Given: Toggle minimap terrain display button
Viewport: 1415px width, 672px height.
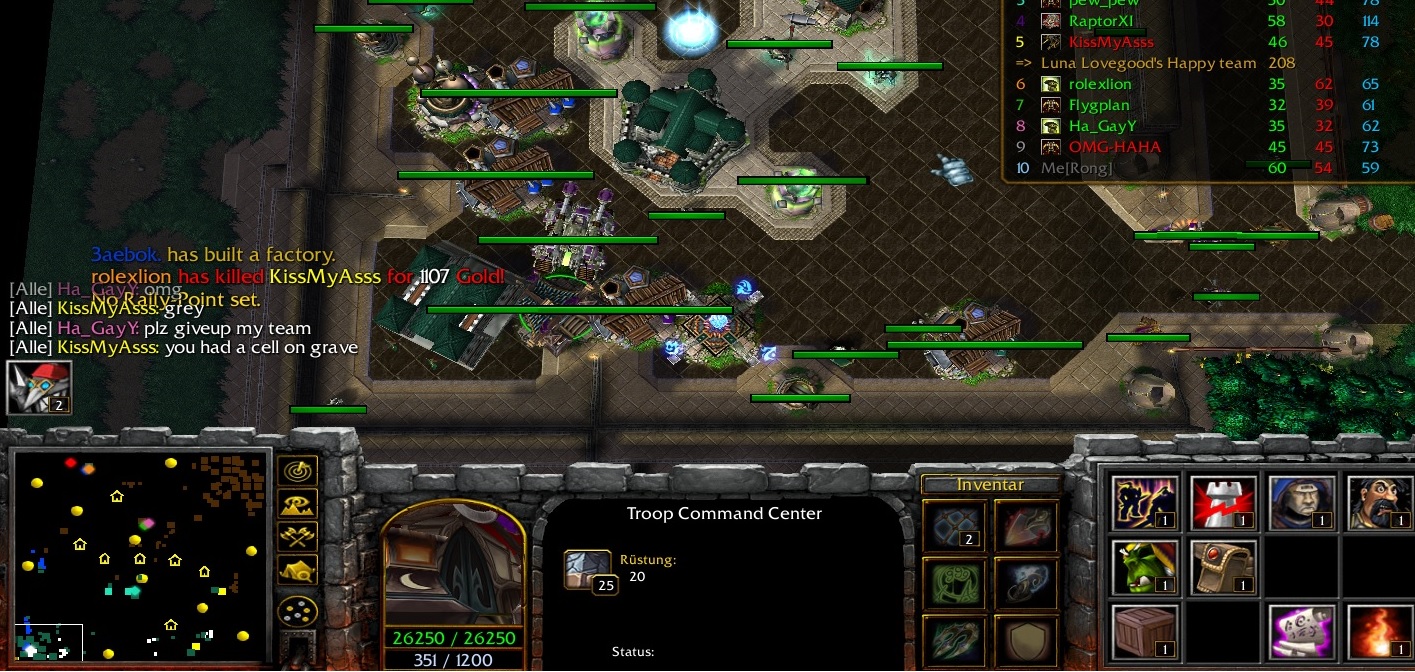Looking at the screenshot, I should 297,503.
